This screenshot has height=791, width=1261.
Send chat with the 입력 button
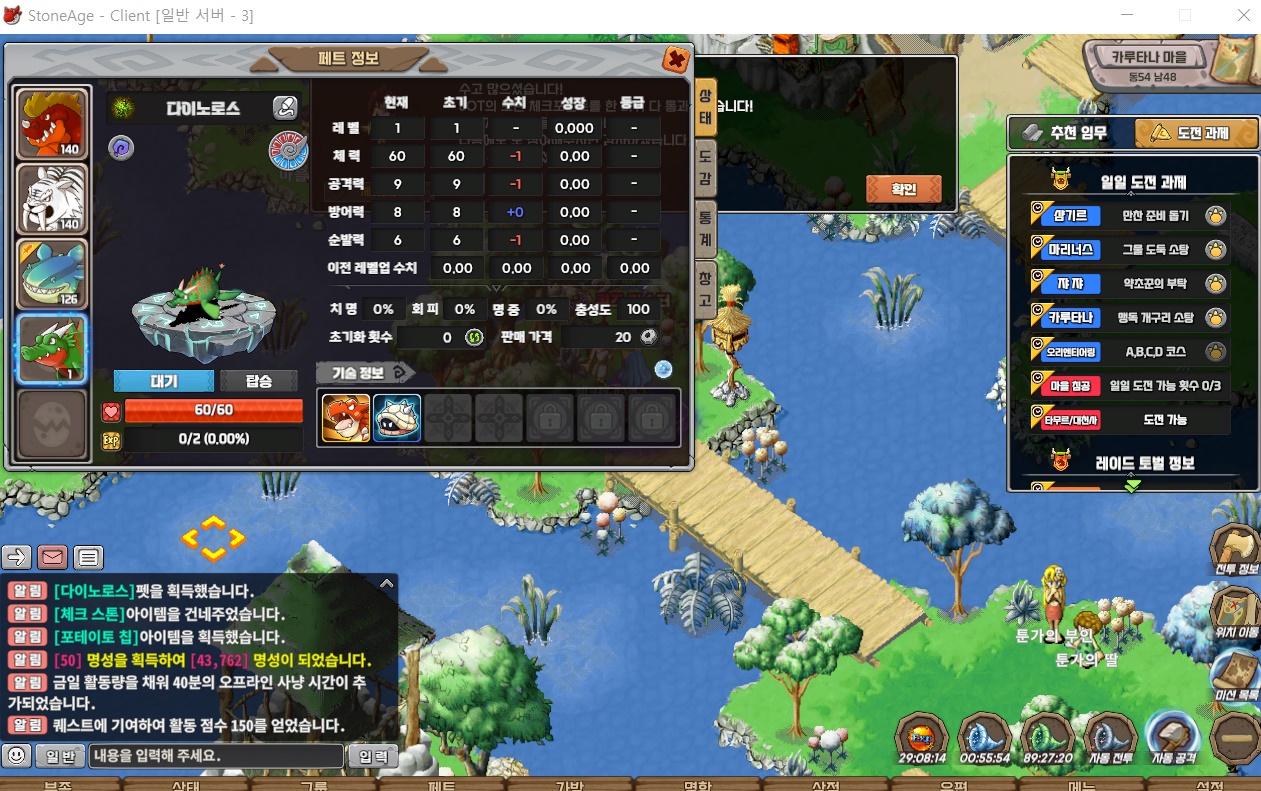pos(372,756)
